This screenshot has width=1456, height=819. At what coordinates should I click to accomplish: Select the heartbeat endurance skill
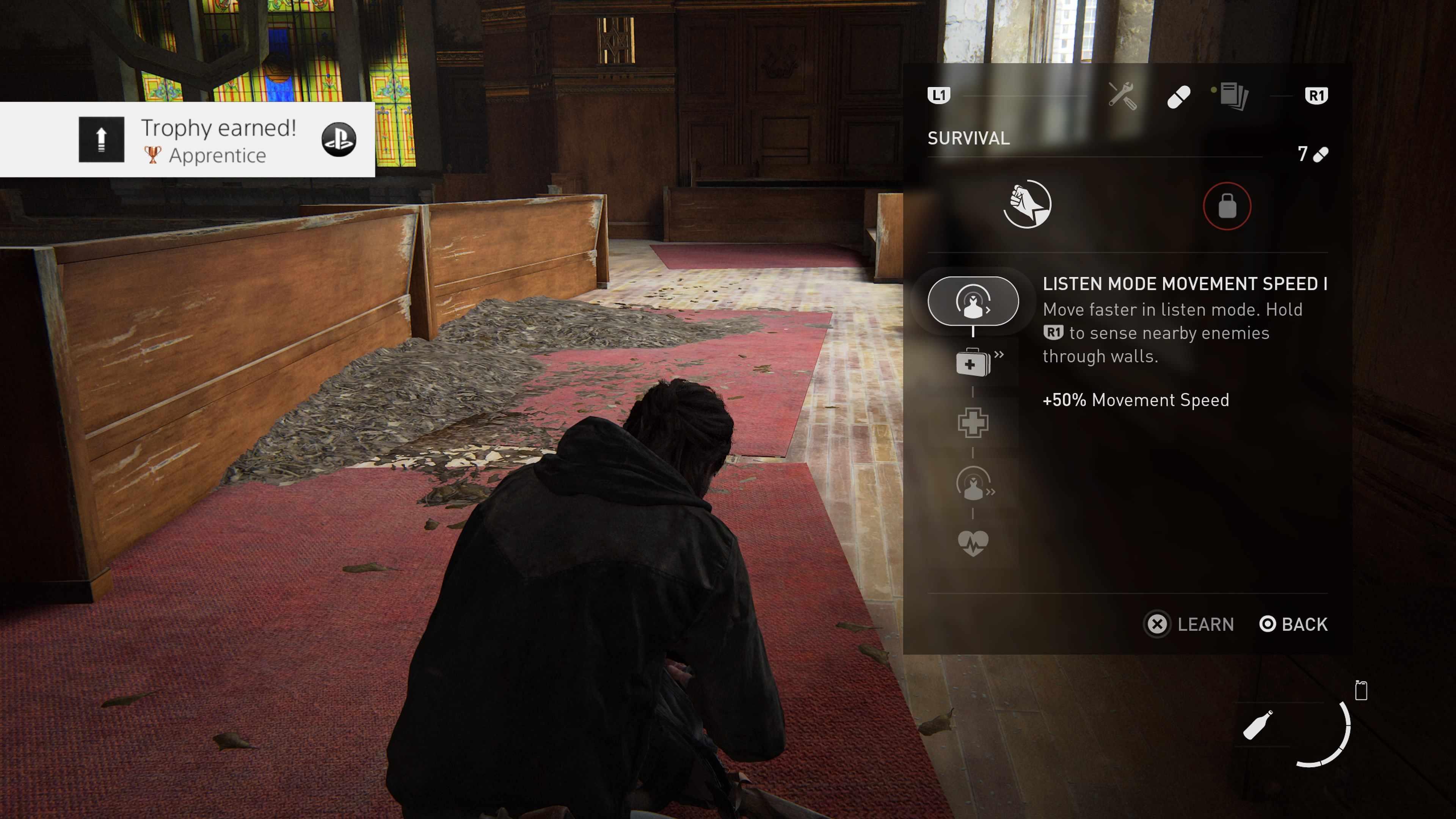click(x=973, y=543)
